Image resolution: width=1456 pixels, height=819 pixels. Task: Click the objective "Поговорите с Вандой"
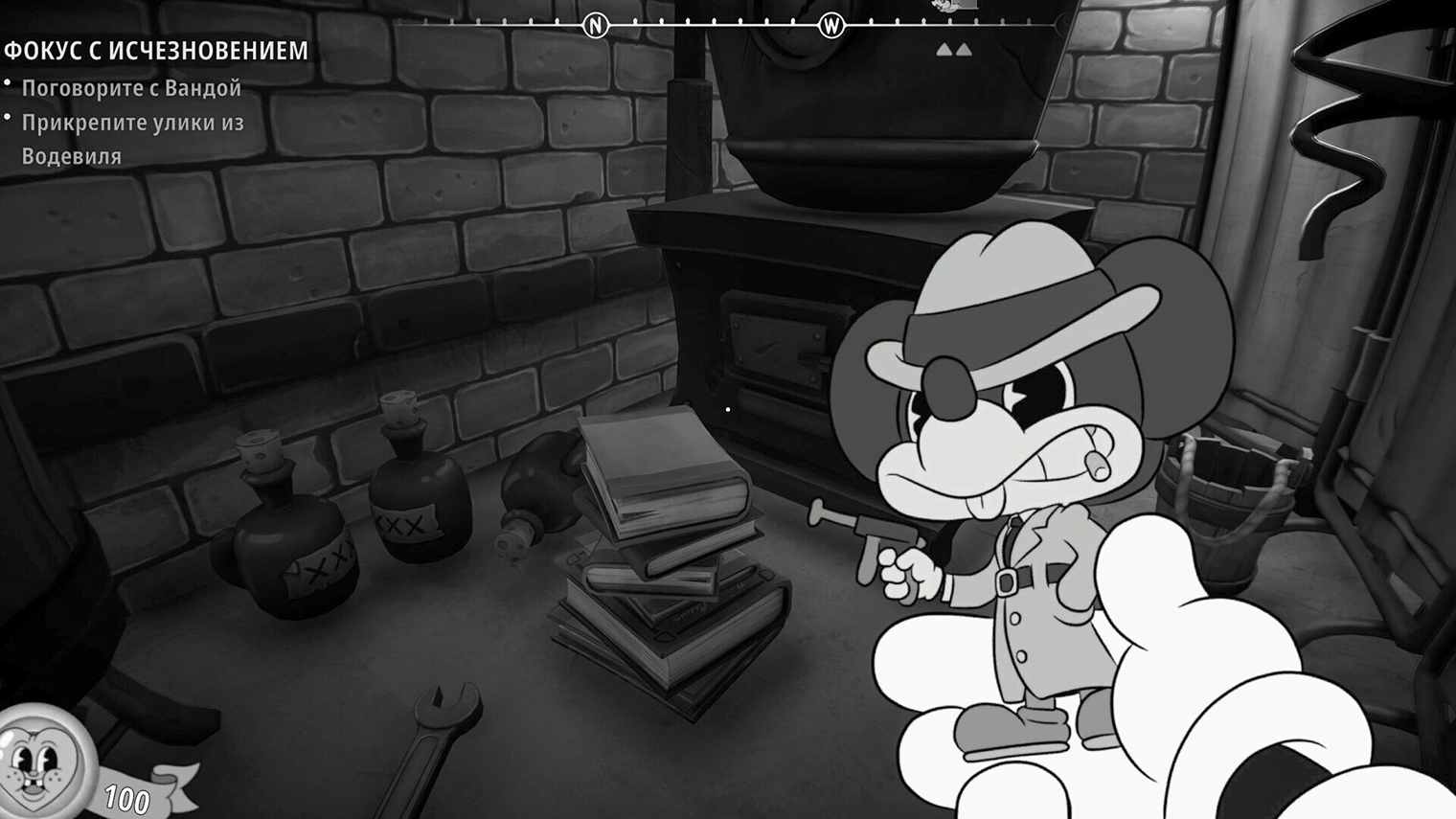point(131,88)
